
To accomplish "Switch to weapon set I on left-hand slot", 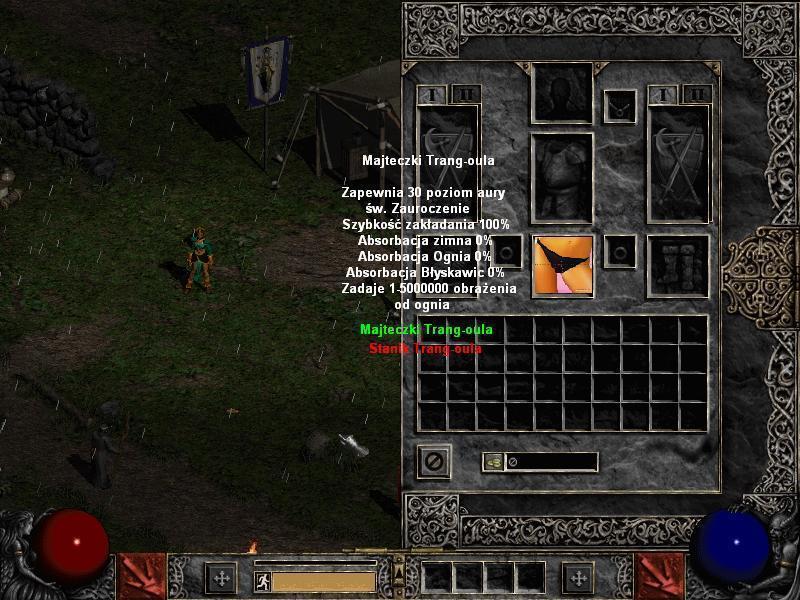I will [434, 95].
